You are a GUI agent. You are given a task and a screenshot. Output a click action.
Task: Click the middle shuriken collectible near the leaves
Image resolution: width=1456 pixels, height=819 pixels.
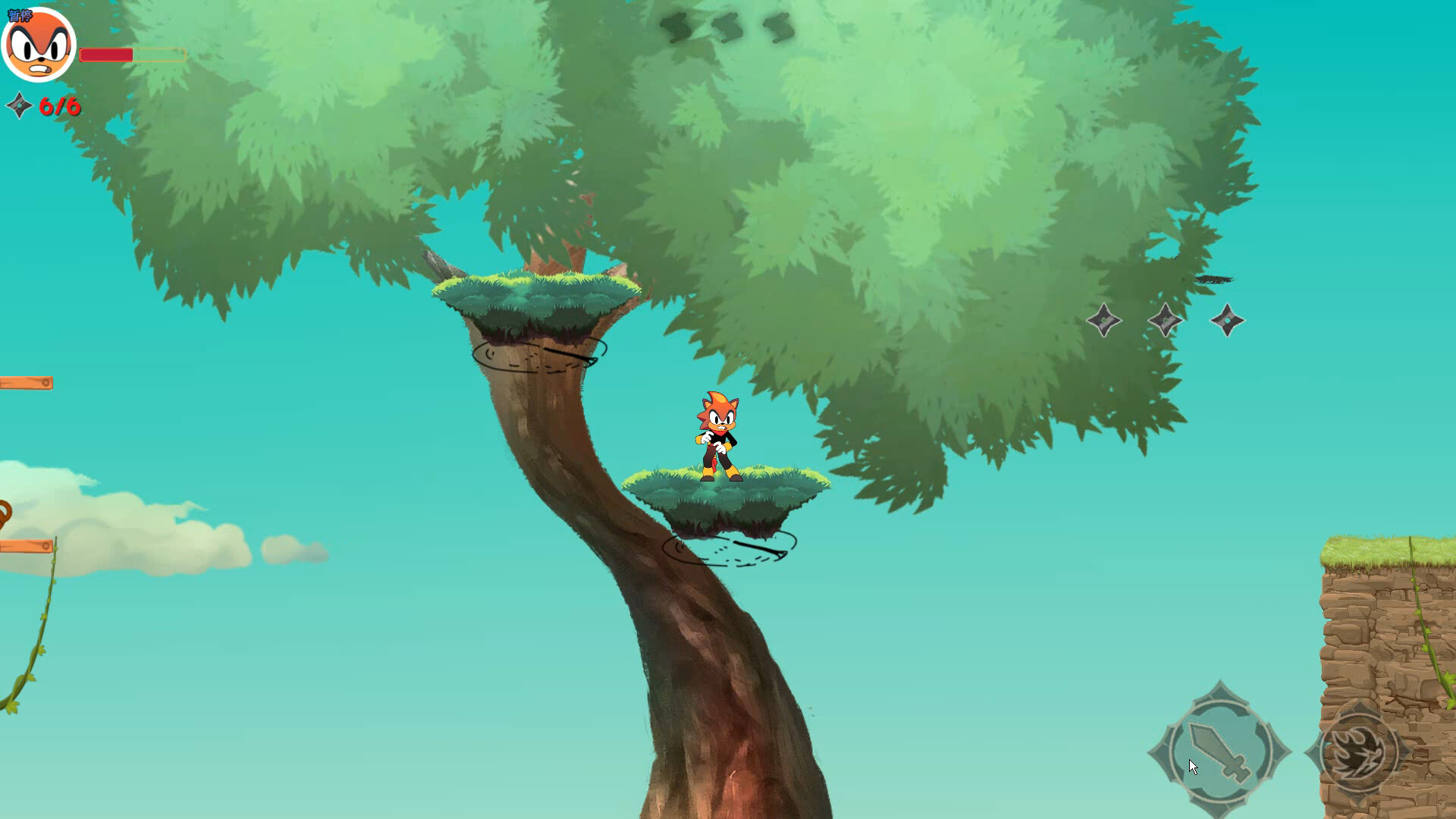1166,320
